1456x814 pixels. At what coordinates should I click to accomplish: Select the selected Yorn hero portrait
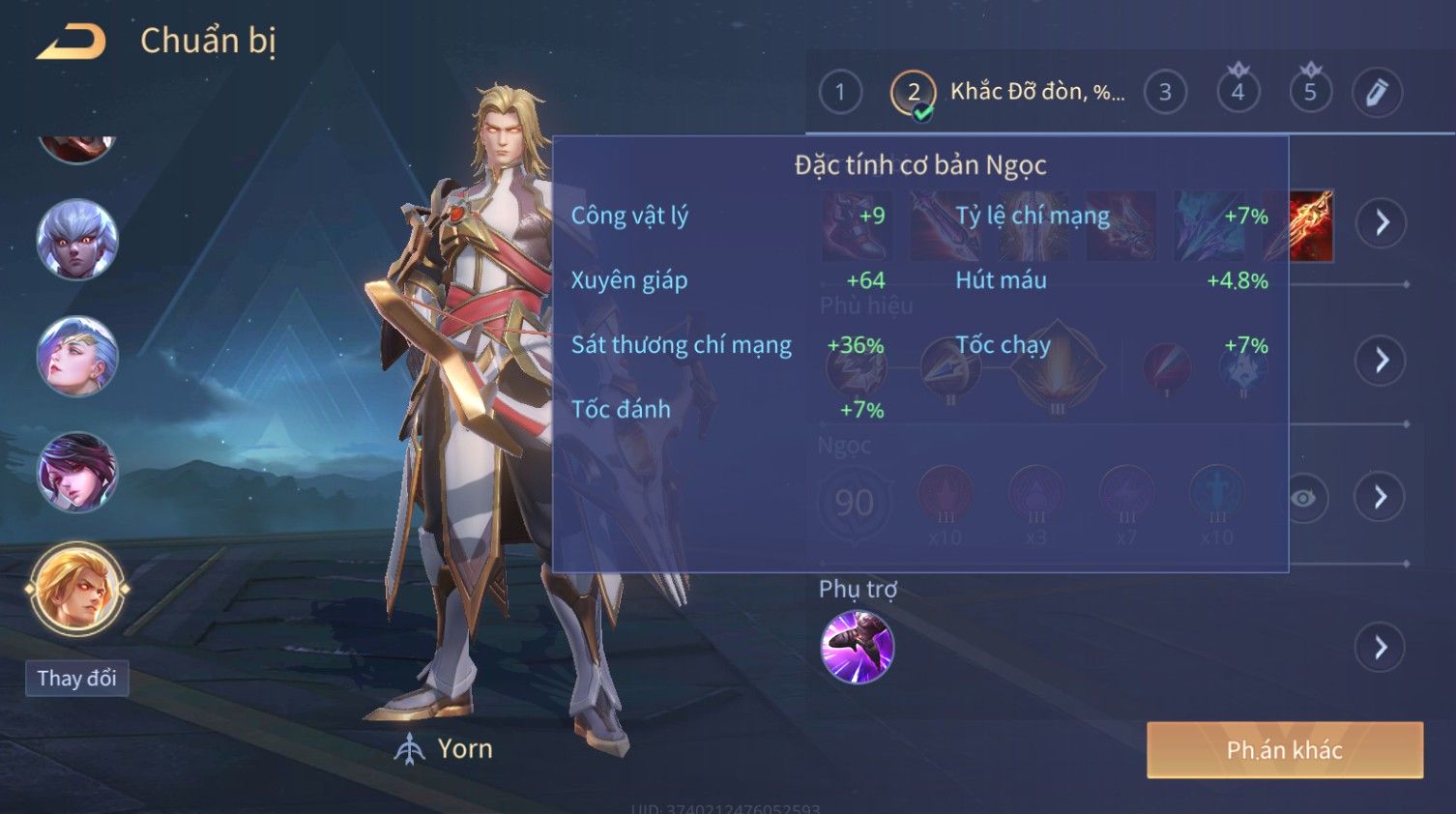(x=76, y=588)
